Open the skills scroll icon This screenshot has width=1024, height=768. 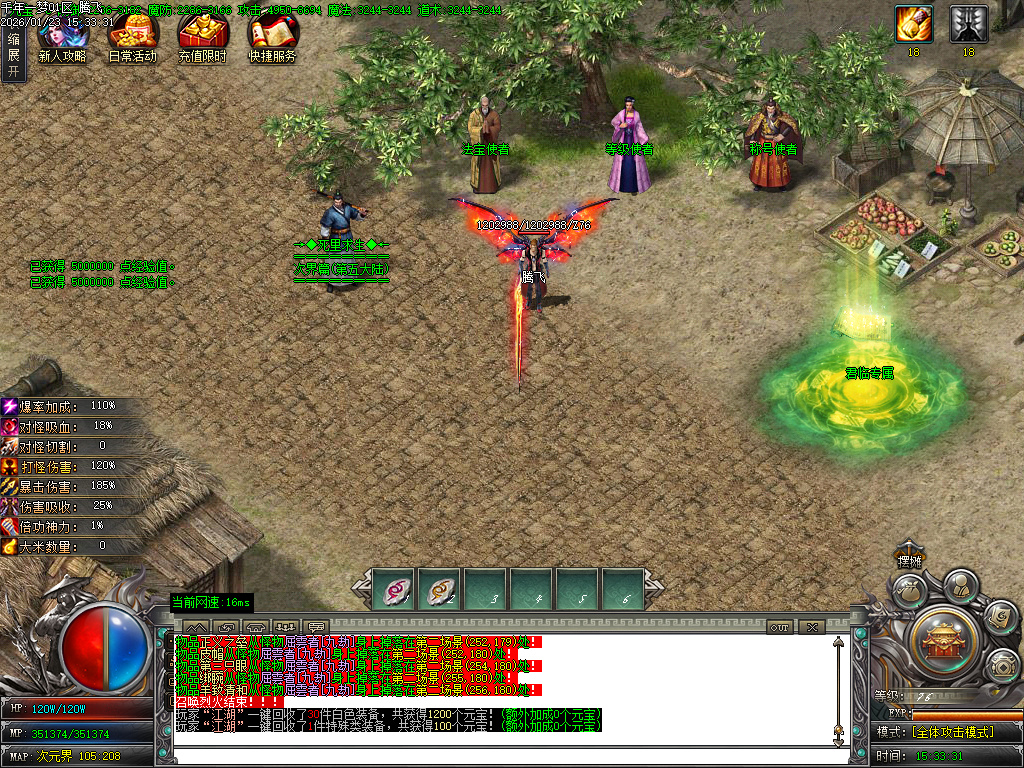(1000, 618)
